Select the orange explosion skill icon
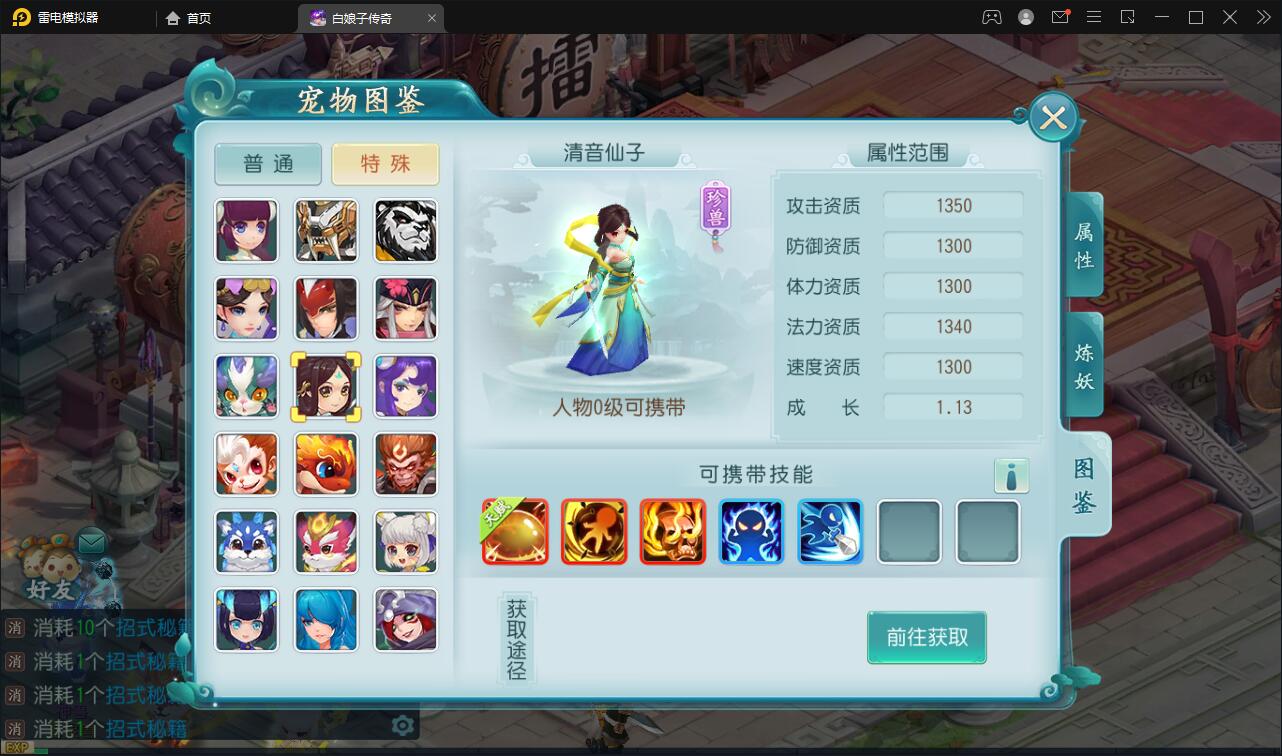Screen dimensions: 1282x756 pyautogui.click(x=594, y=531)
